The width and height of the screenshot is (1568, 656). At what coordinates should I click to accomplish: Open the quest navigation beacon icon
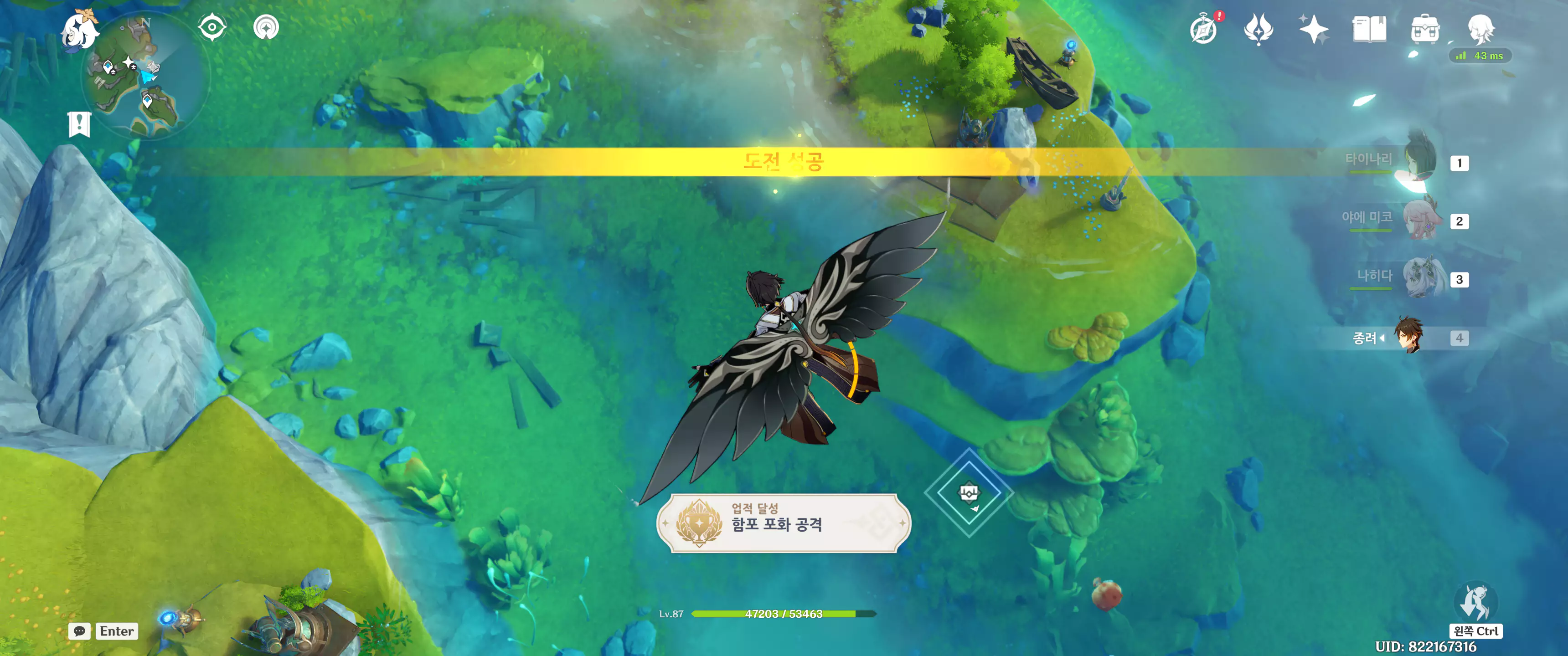pyautogui.click(x=266, y=28)
